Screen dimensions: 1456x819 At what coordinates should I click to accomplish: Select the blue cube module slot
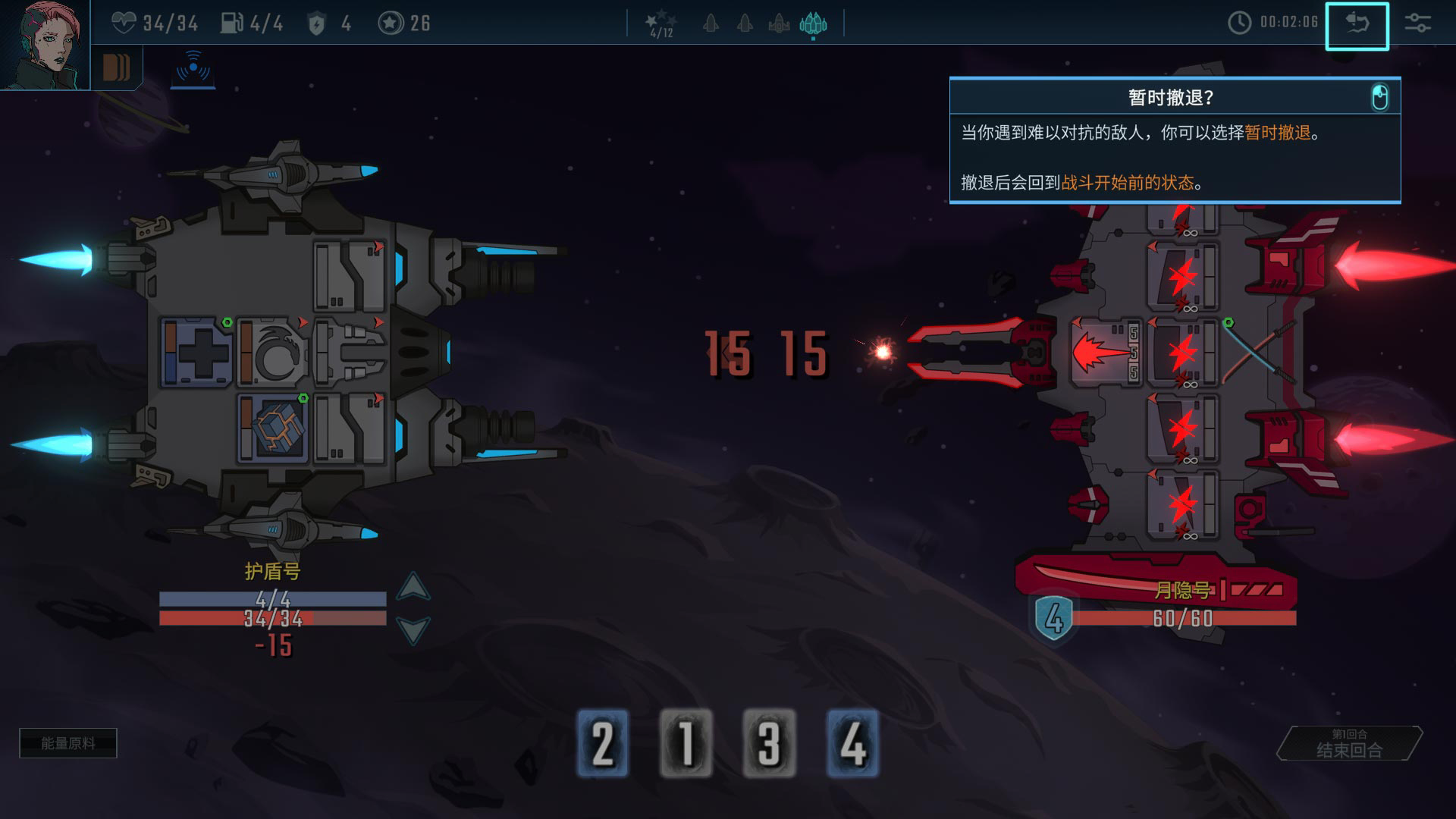(271, 428)
